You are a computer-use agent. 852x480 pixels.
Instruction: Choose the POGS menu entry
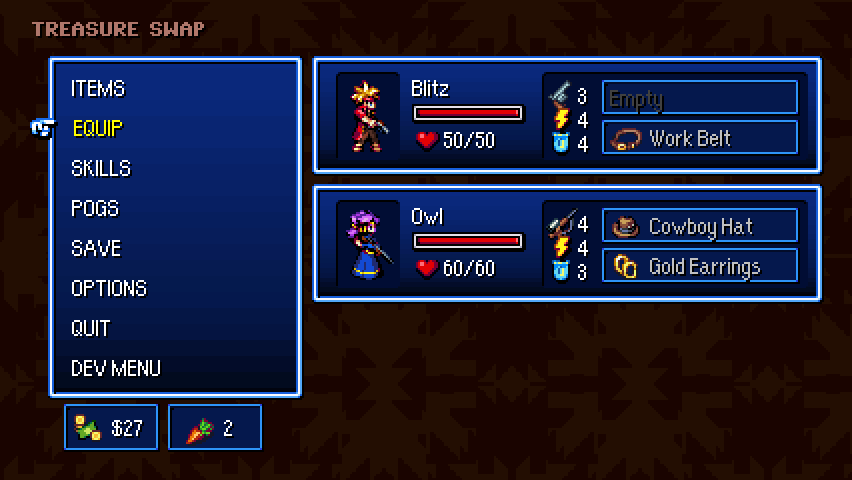click(x=95, y=209)
